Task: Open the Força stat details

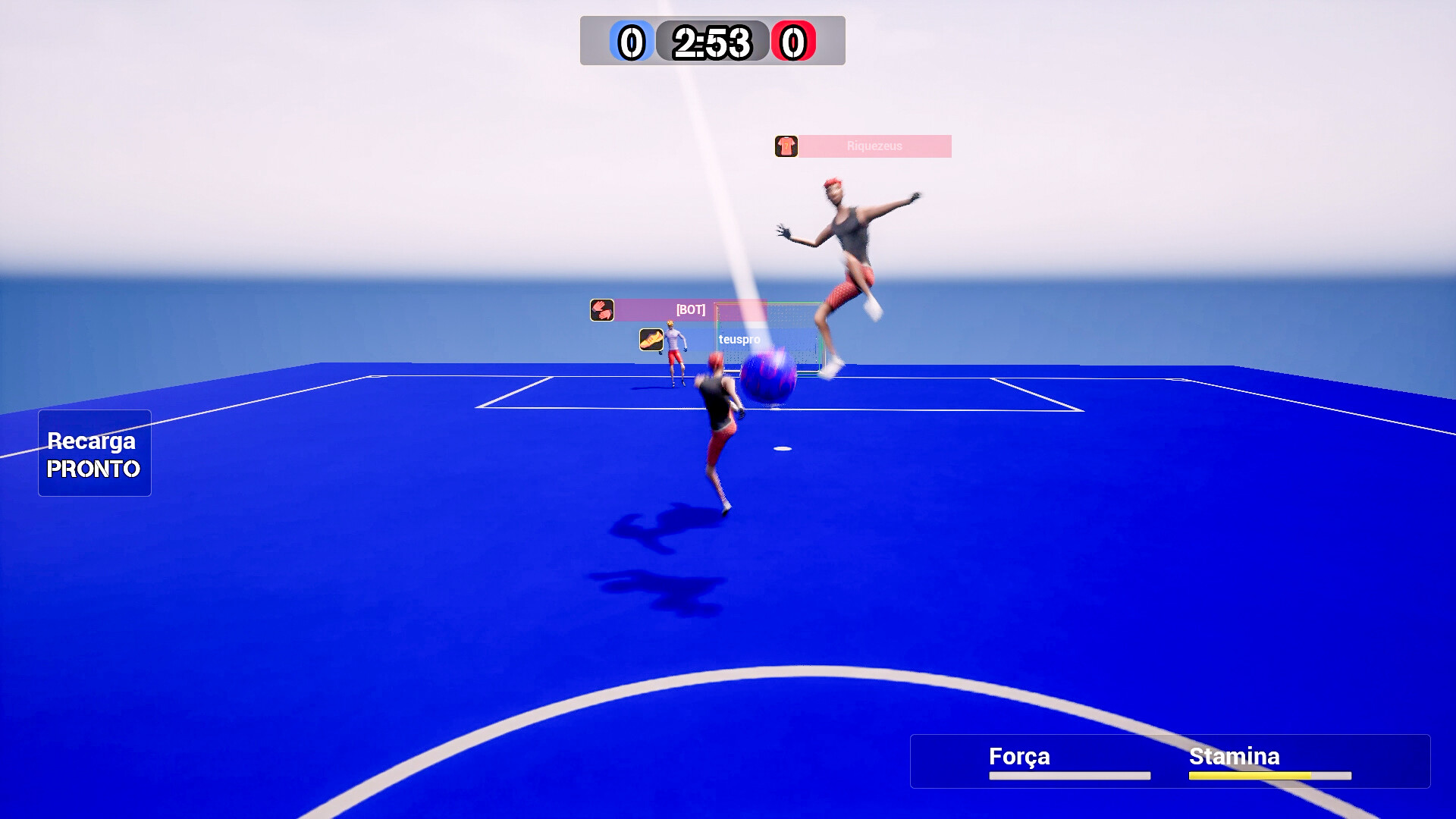Action: coord(1018,756)
